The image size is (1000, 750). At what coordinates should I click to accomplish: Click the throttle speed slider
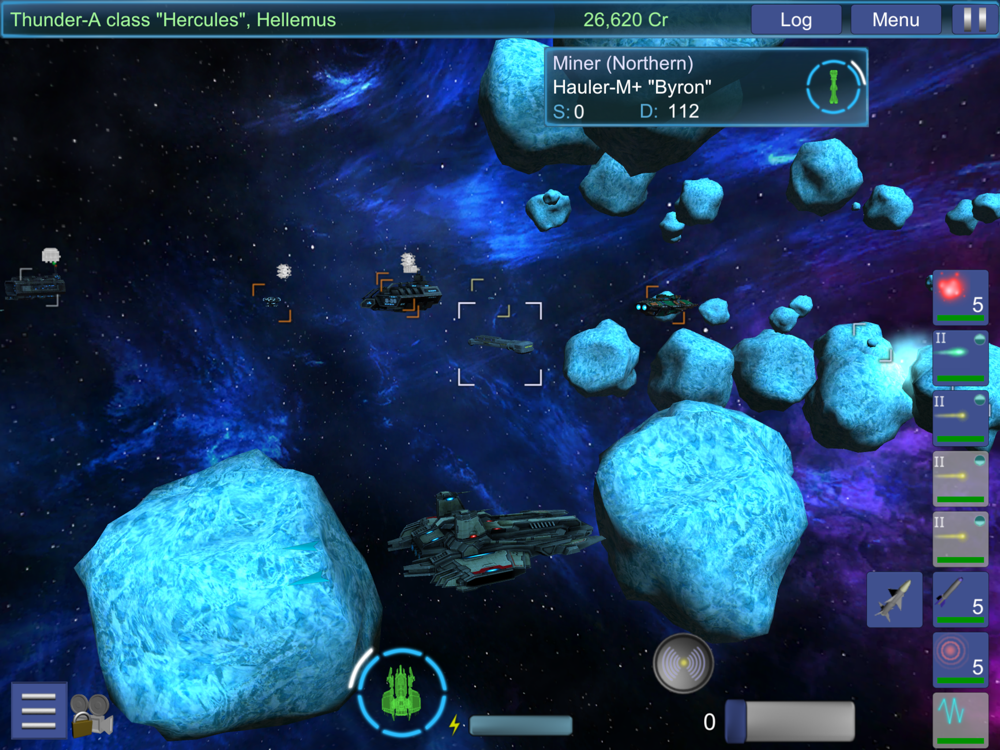[x=790, y=721]
